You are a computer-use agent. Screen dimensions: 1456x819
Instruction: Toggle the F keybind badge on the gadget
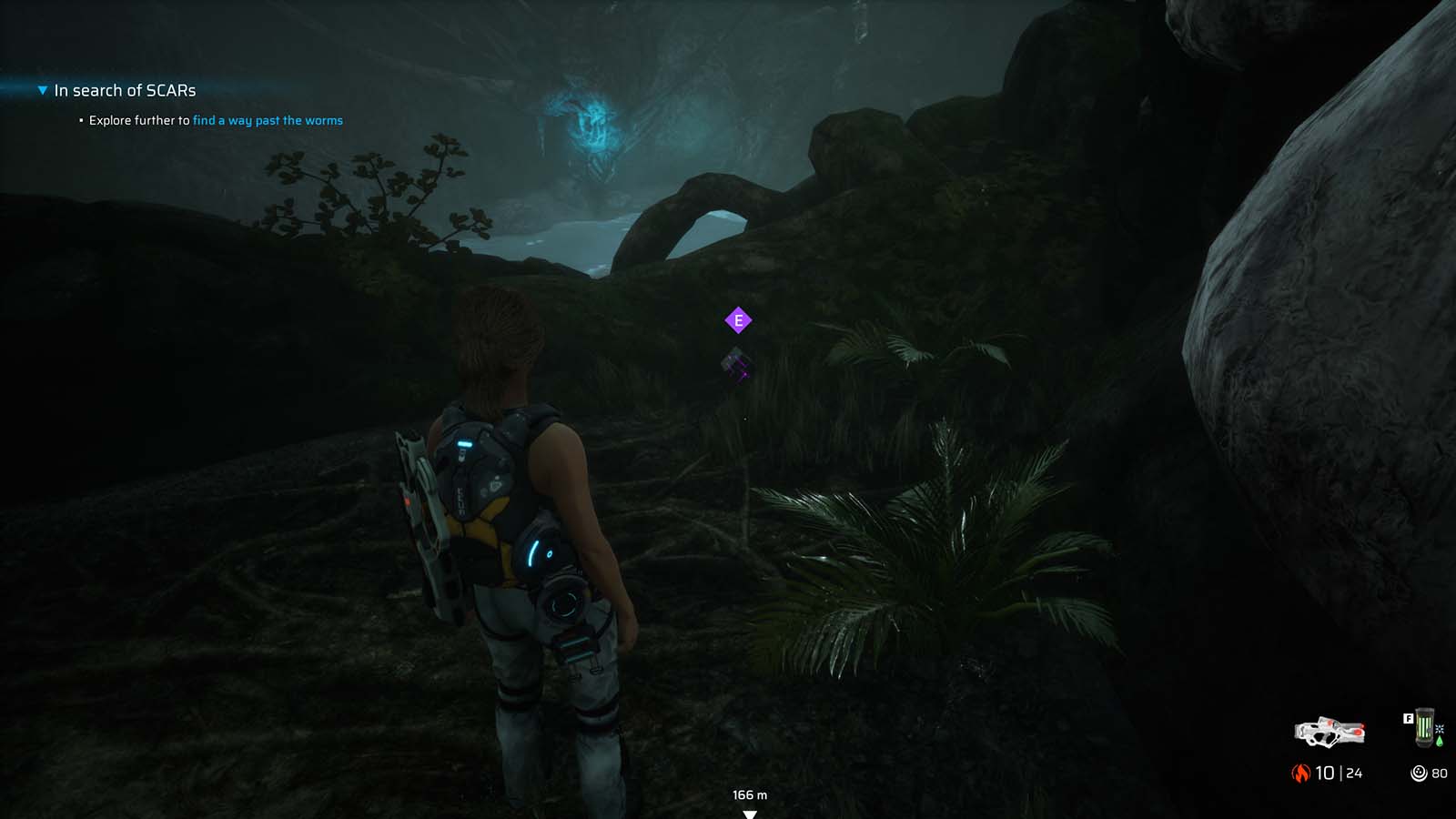[1409, 718]
